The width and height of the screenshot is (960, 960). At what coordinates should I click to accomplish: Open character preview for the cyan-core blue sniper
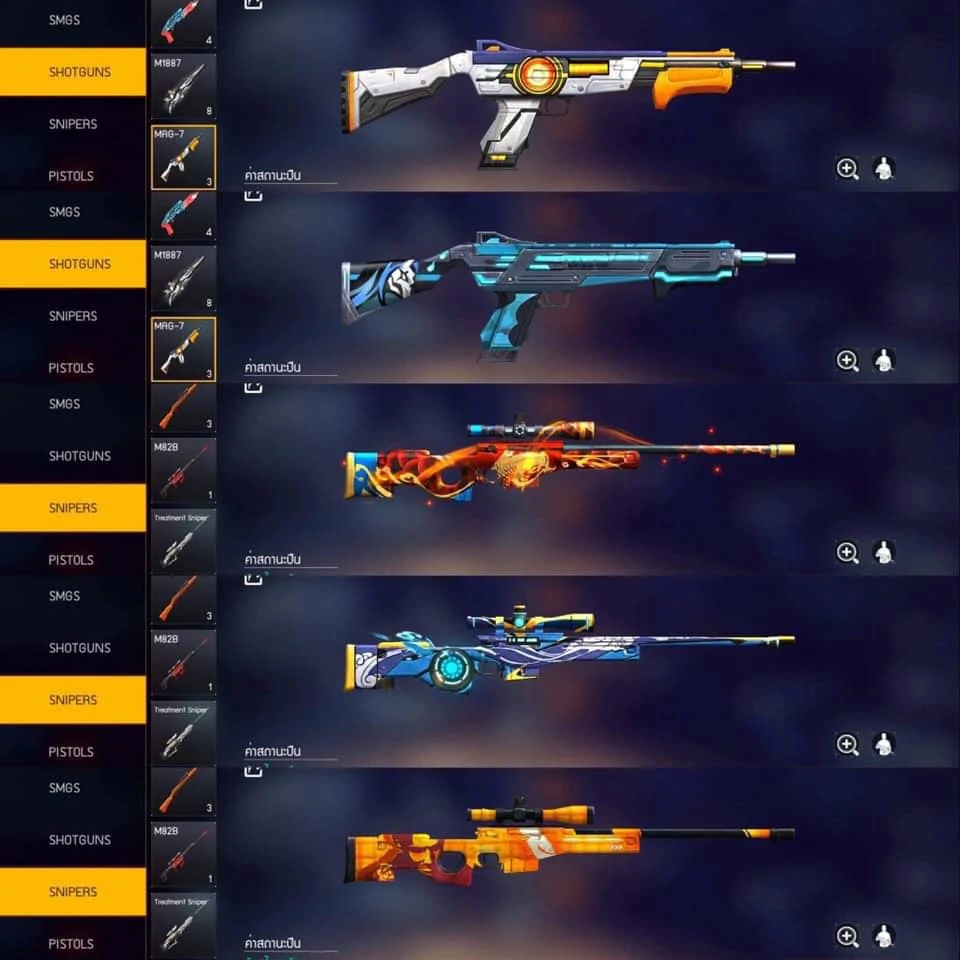(x=884, y=744)
